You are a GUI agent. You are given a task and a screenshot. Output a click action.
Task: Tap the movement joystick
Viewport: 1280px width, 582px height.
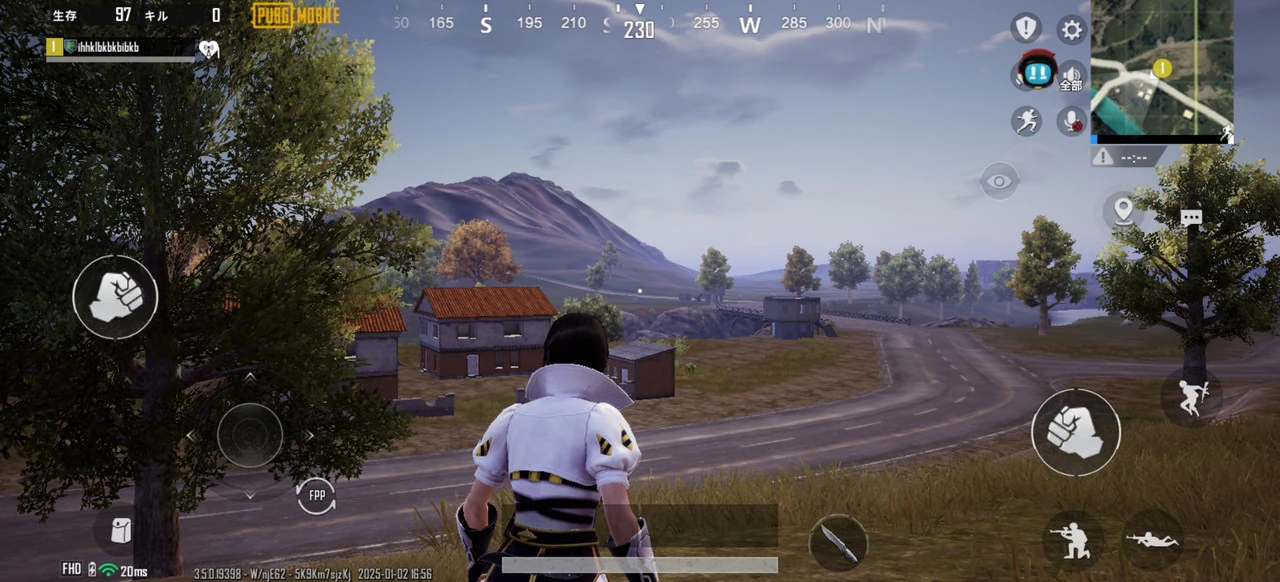250,435
